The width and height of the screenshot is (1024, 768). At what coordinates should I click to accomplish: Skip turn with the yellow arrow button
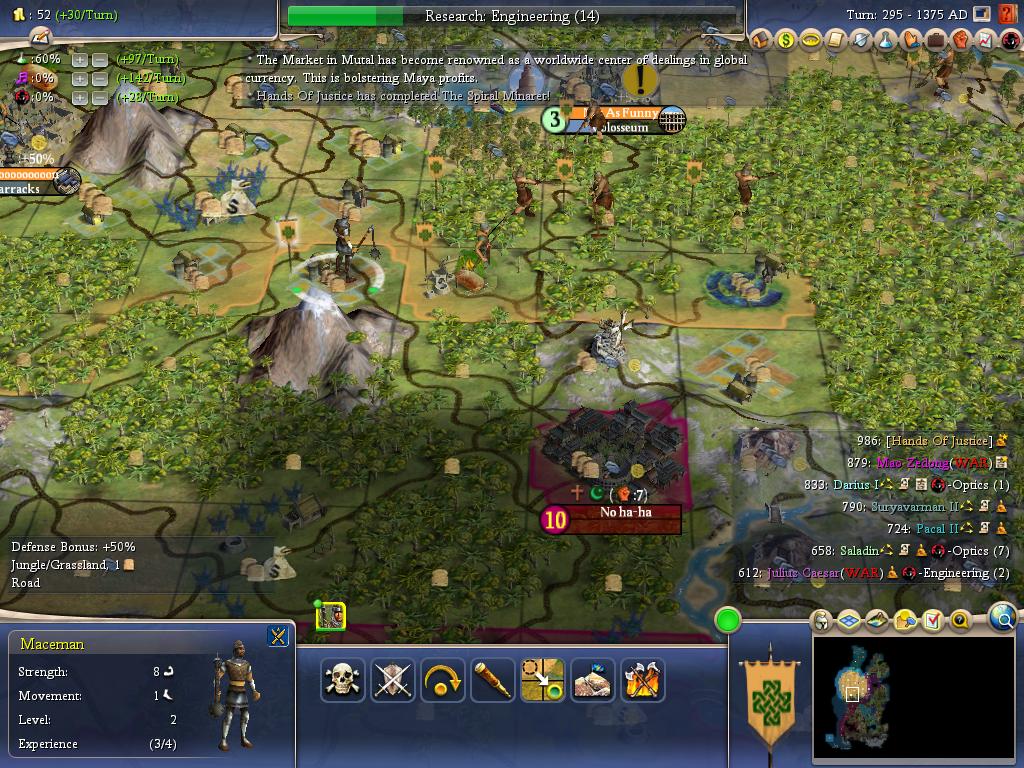[x=443, y=680]
